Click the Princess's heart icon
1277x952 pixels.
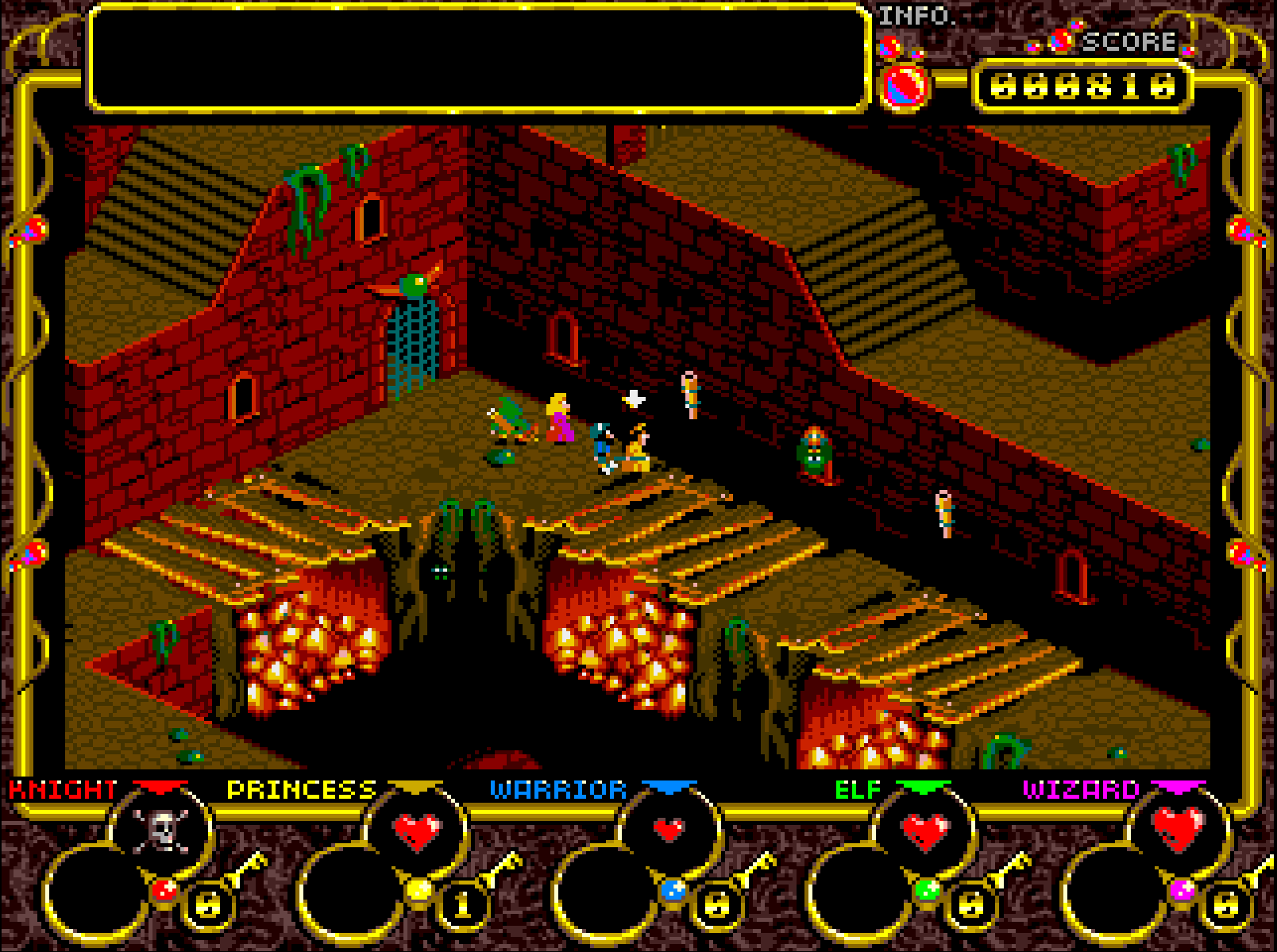418,831
